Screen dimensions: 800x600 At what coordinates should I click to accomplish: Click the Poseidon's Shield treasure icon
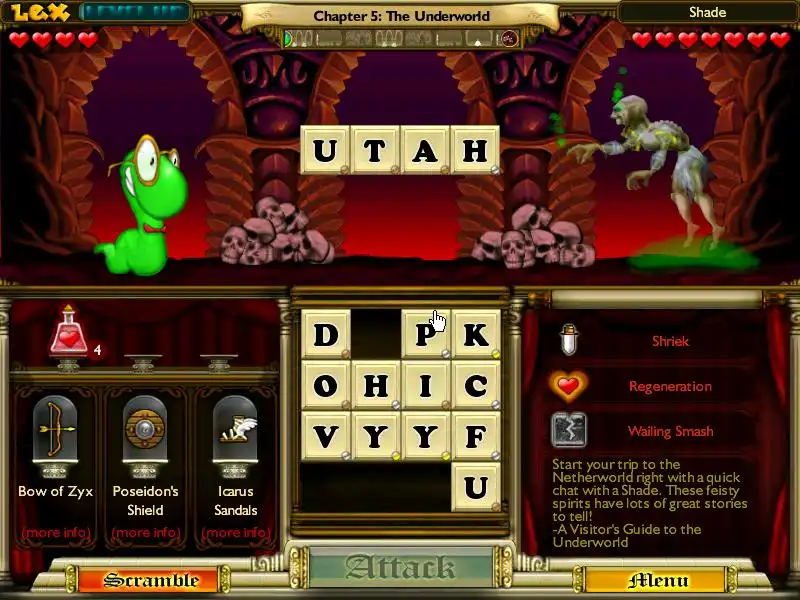click(145, 430)
